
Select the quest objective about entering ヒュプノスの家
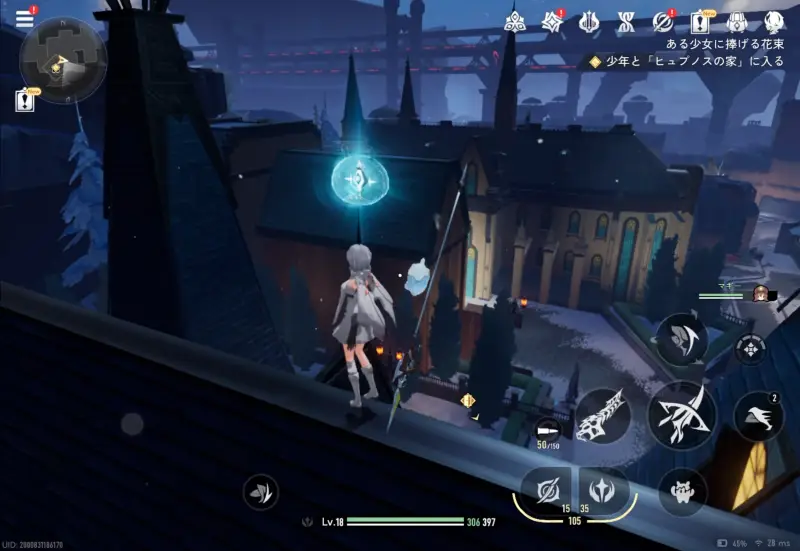pos(690,61)
